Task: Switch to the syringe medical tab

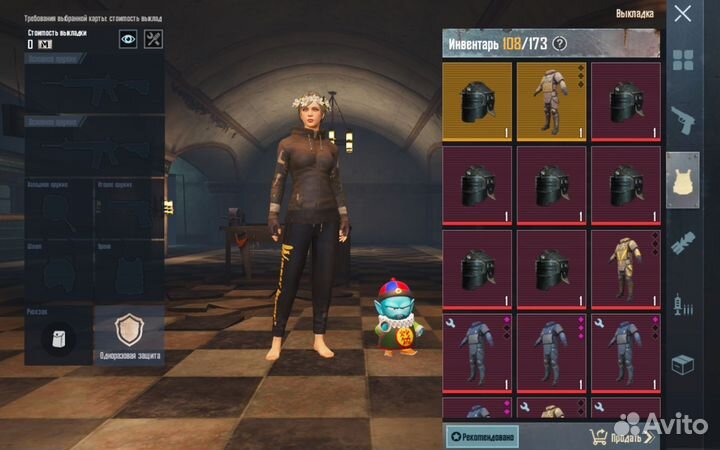Action: 683,302
